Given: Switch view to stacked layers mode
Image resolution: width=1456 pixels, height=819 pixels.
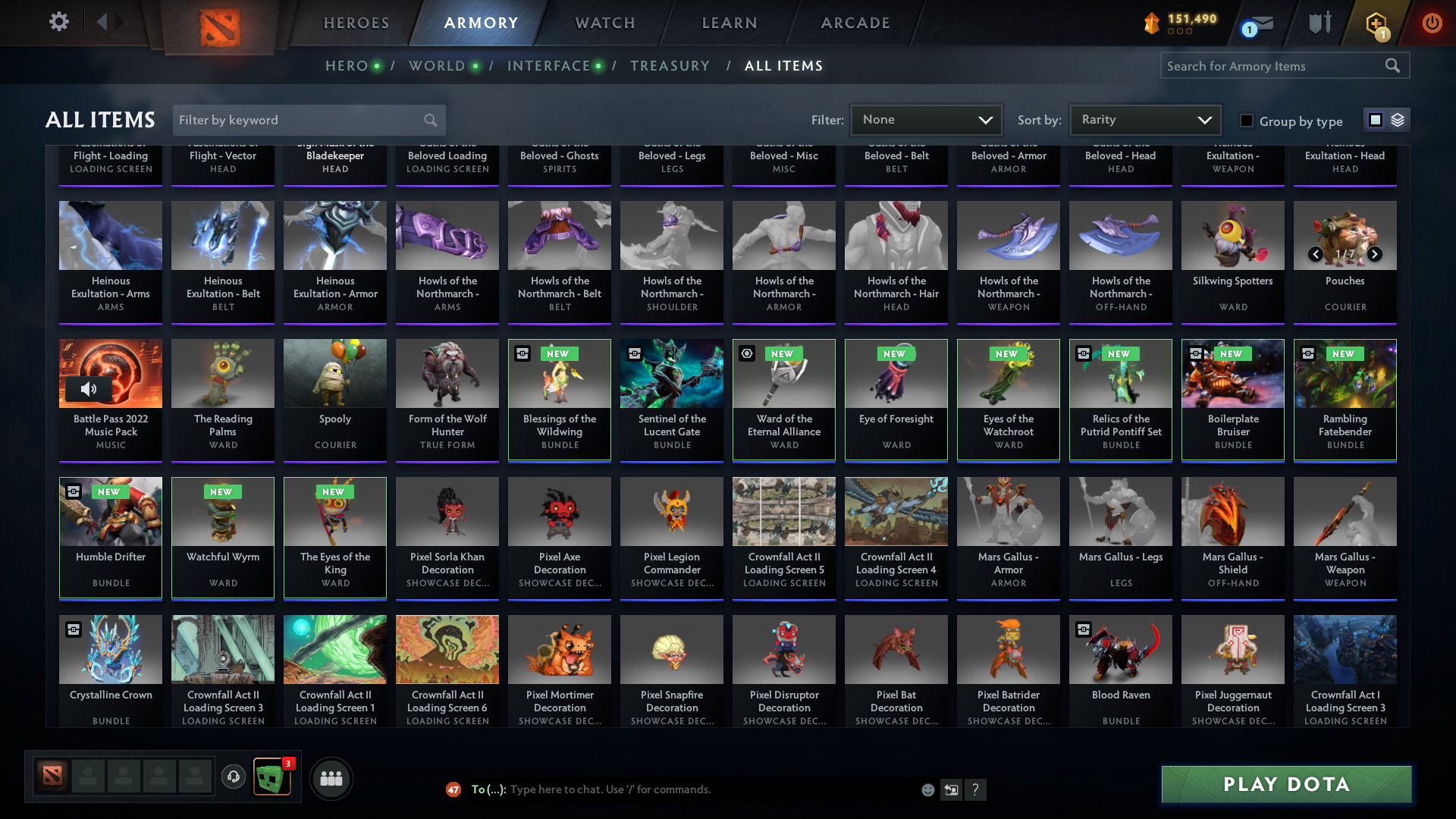Looking at the screenshot, I should (1398, 120).
